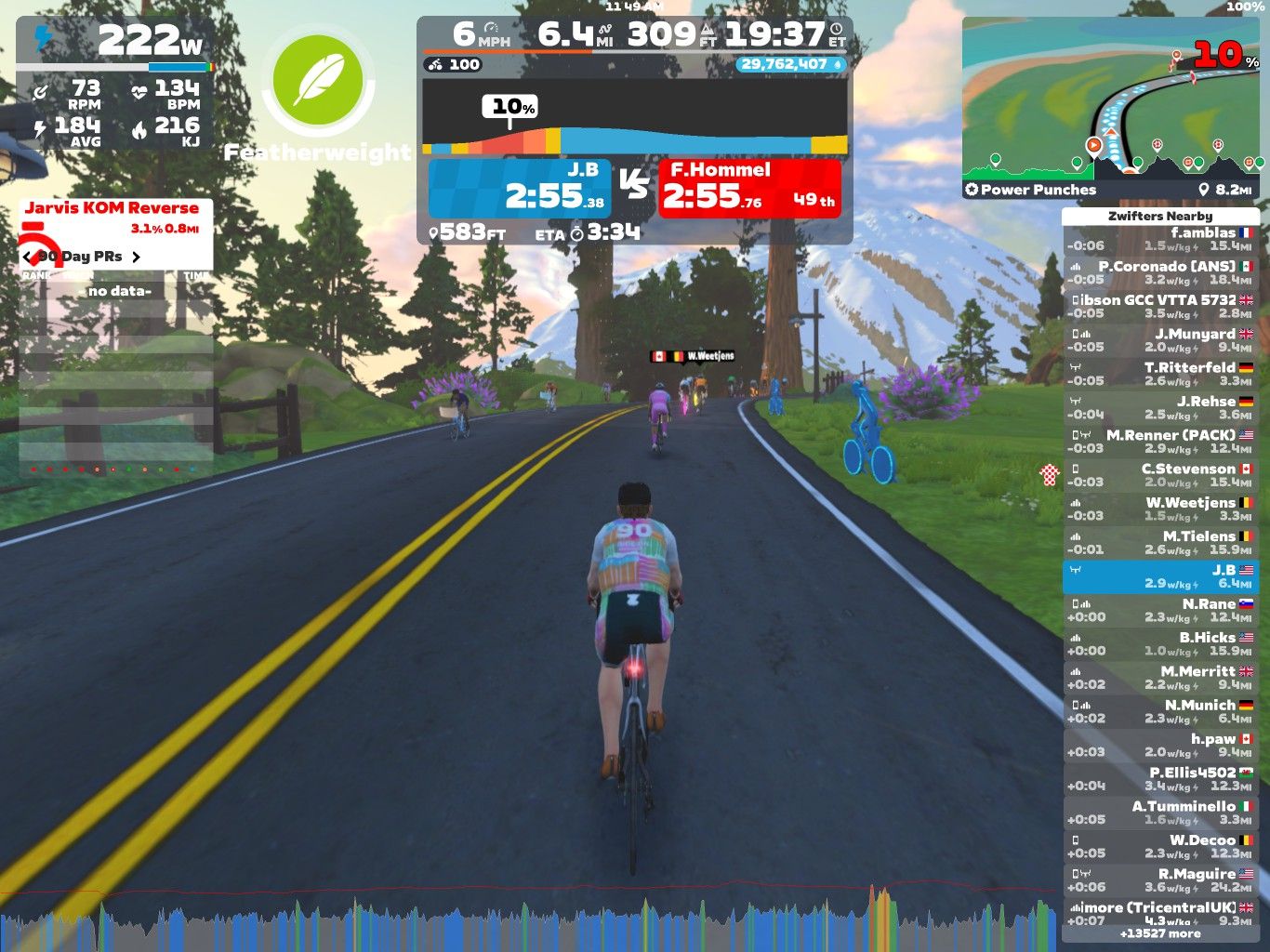The image size is (1270, 952).
Task: Open the power graph at screen bottom
Action: tap(530, 920)
